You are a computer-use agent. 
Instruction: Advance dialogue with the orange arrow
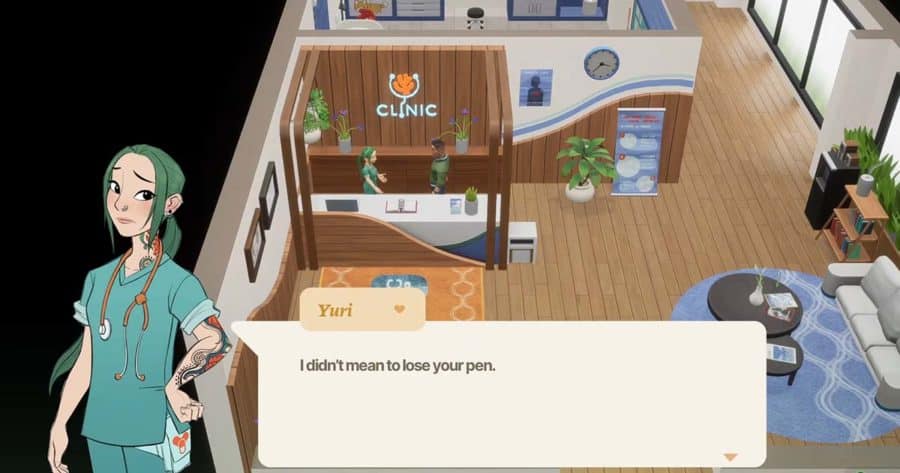pyautogui.click(x=730, y=456)
